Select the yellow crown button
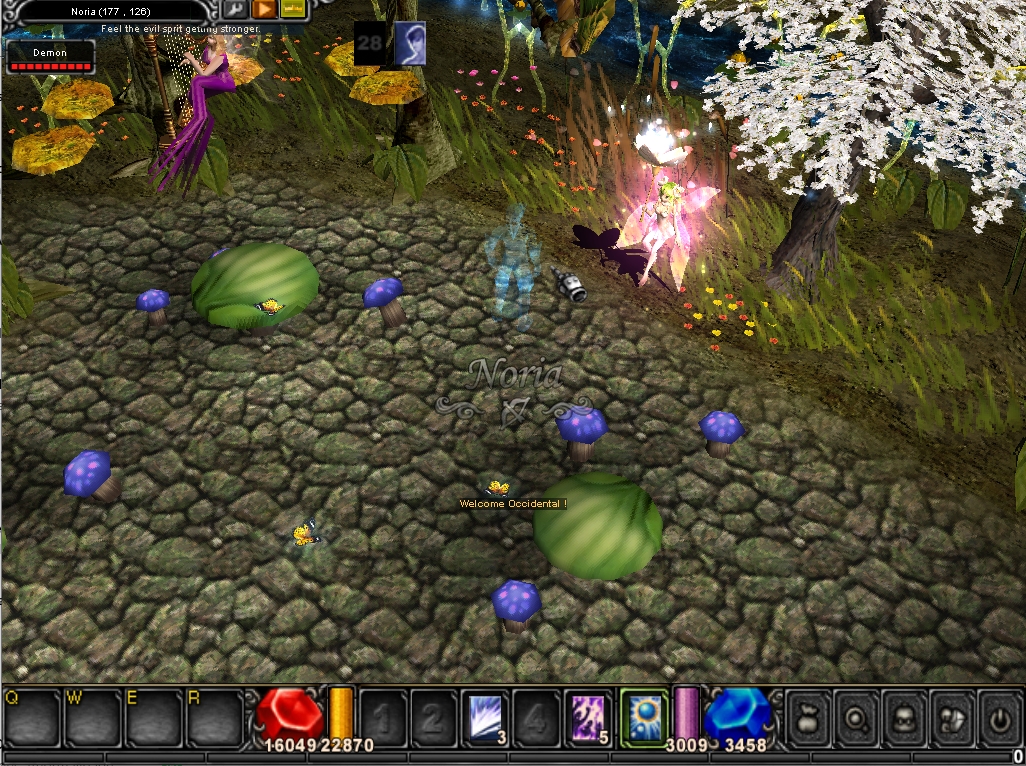 tap(292, 8)
